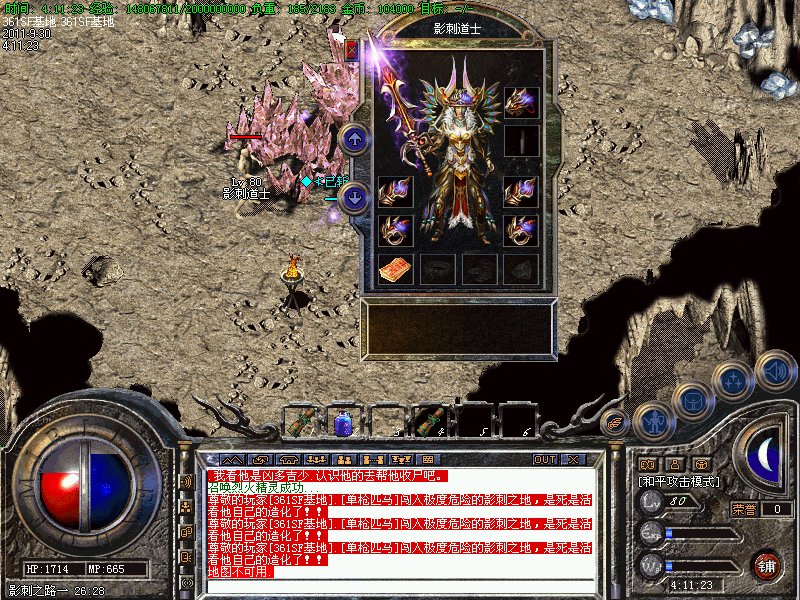Select the red talisman book slot
The image size is (800, 600).
pos(395,268)
